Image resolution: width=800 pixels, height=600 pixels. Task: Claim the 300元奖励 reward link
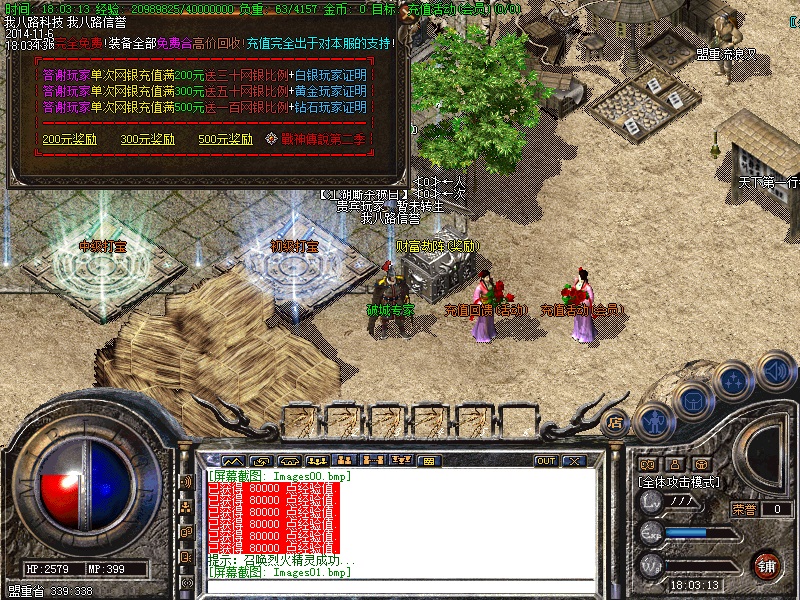[147, 139]
